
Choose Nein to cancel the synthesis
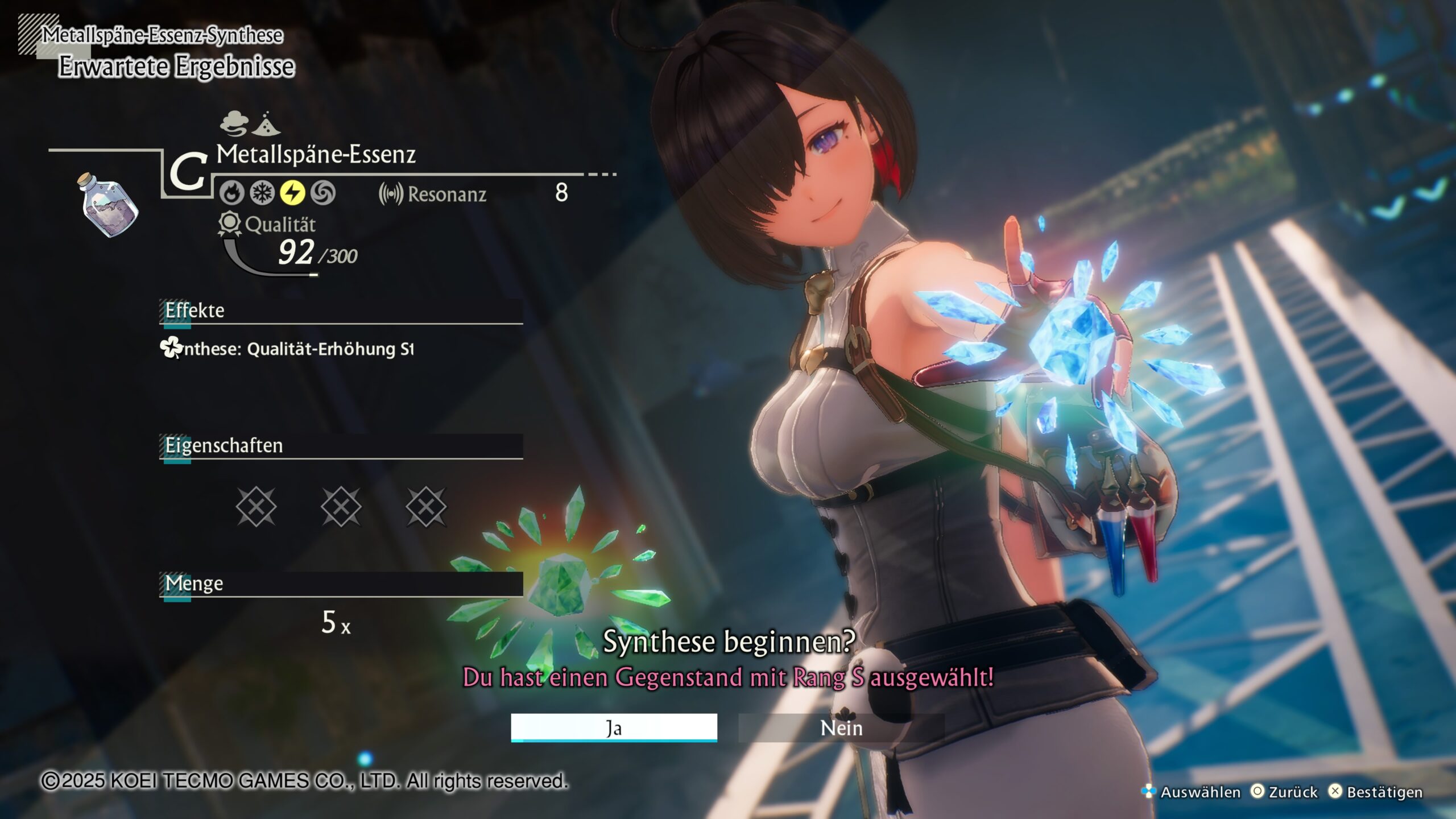pyautogui.click(x=841, y=727)
